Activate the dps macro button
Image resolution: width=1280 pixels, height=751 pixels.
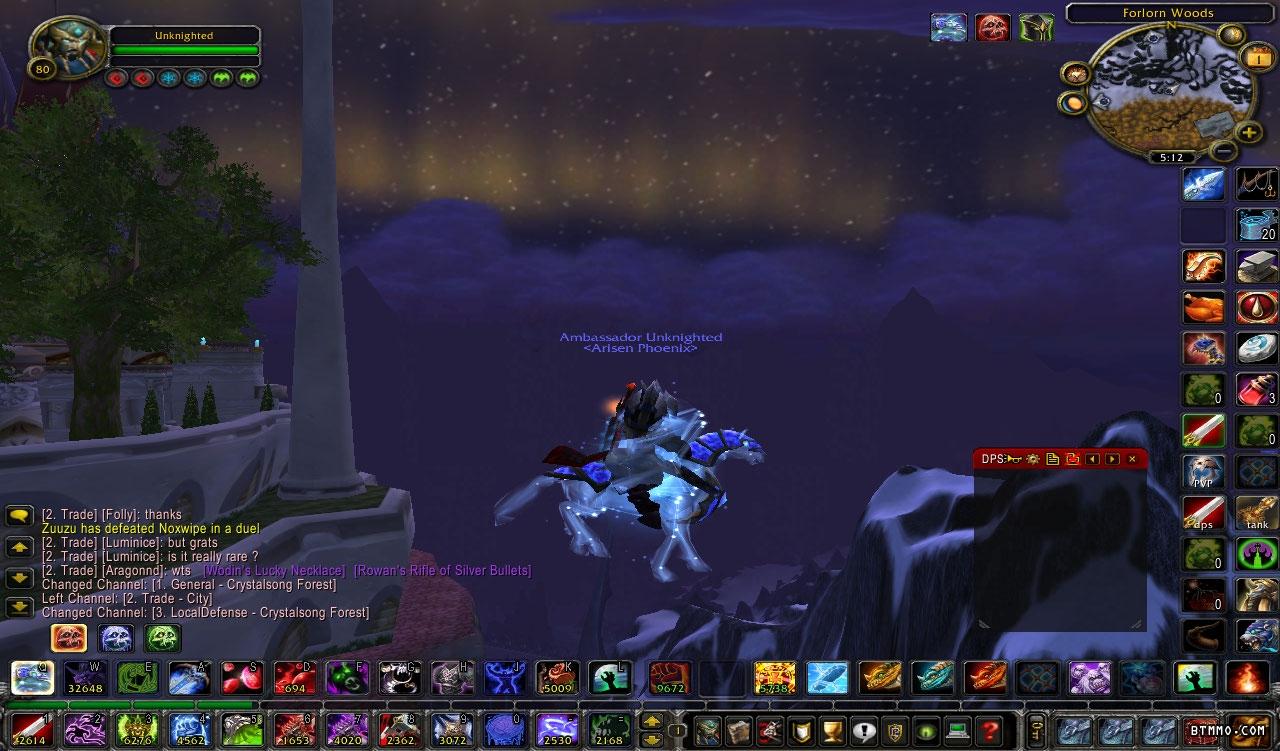(1203, 512)
